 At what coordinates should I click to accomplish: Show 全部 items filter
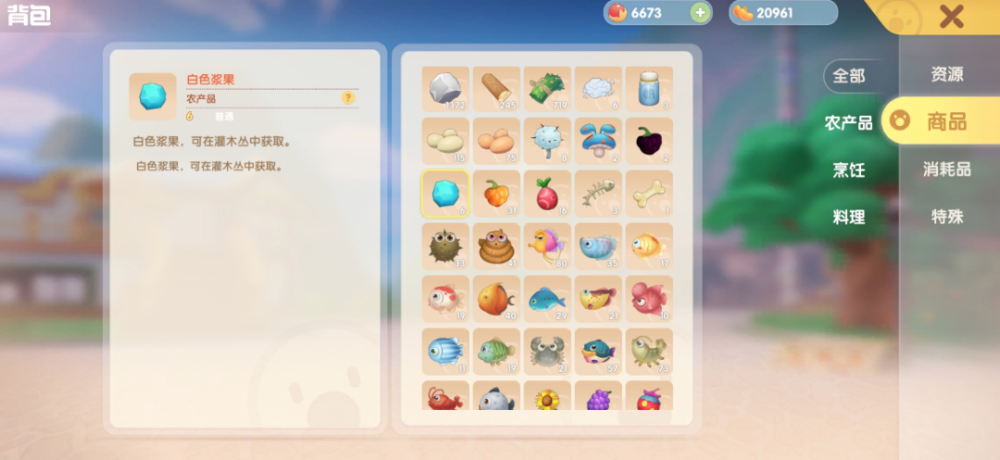[x=849, y=75]
